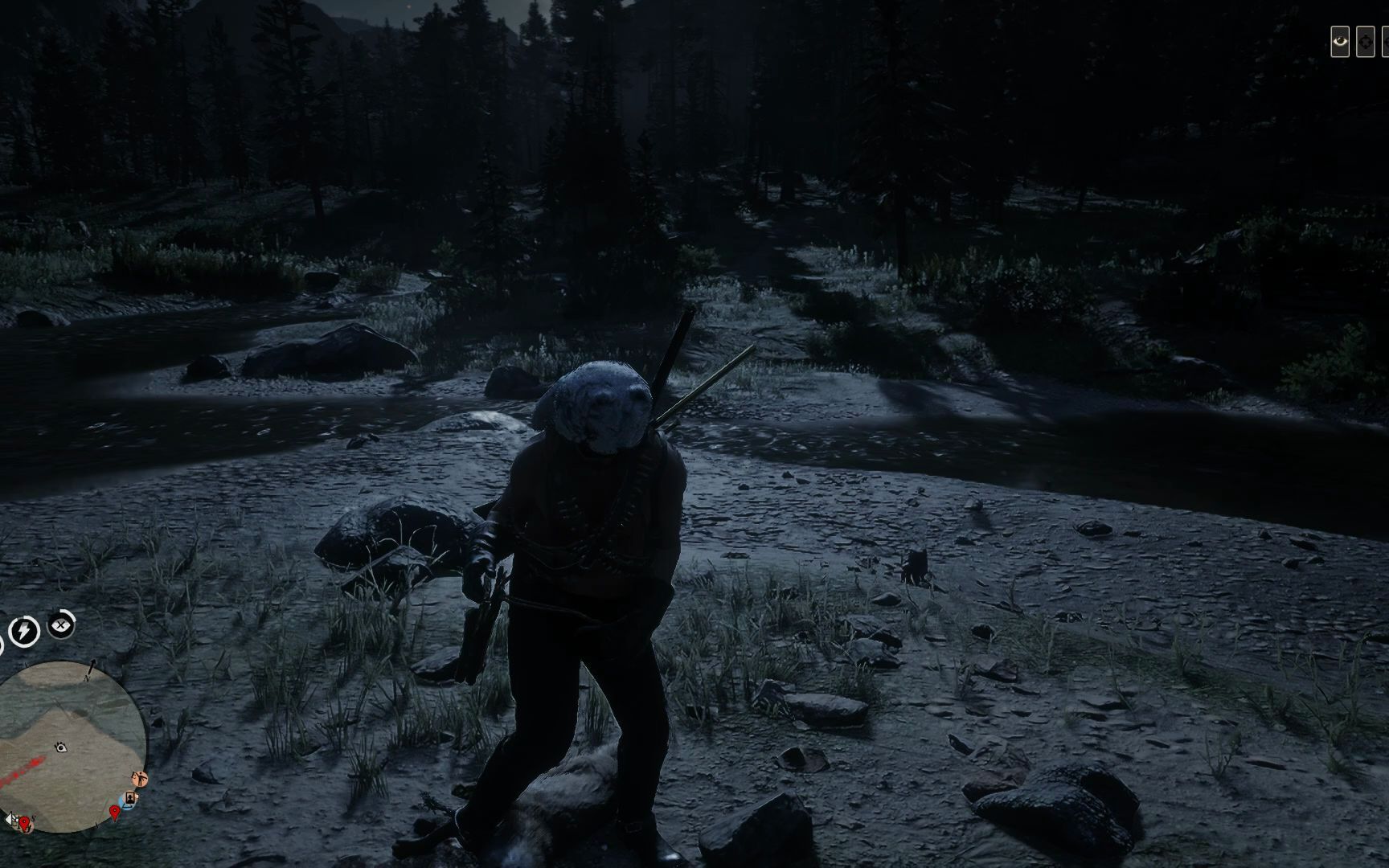The image size is (1389, 868).
Task: Click the Dead Eye core icon
Action: point(61,624)
